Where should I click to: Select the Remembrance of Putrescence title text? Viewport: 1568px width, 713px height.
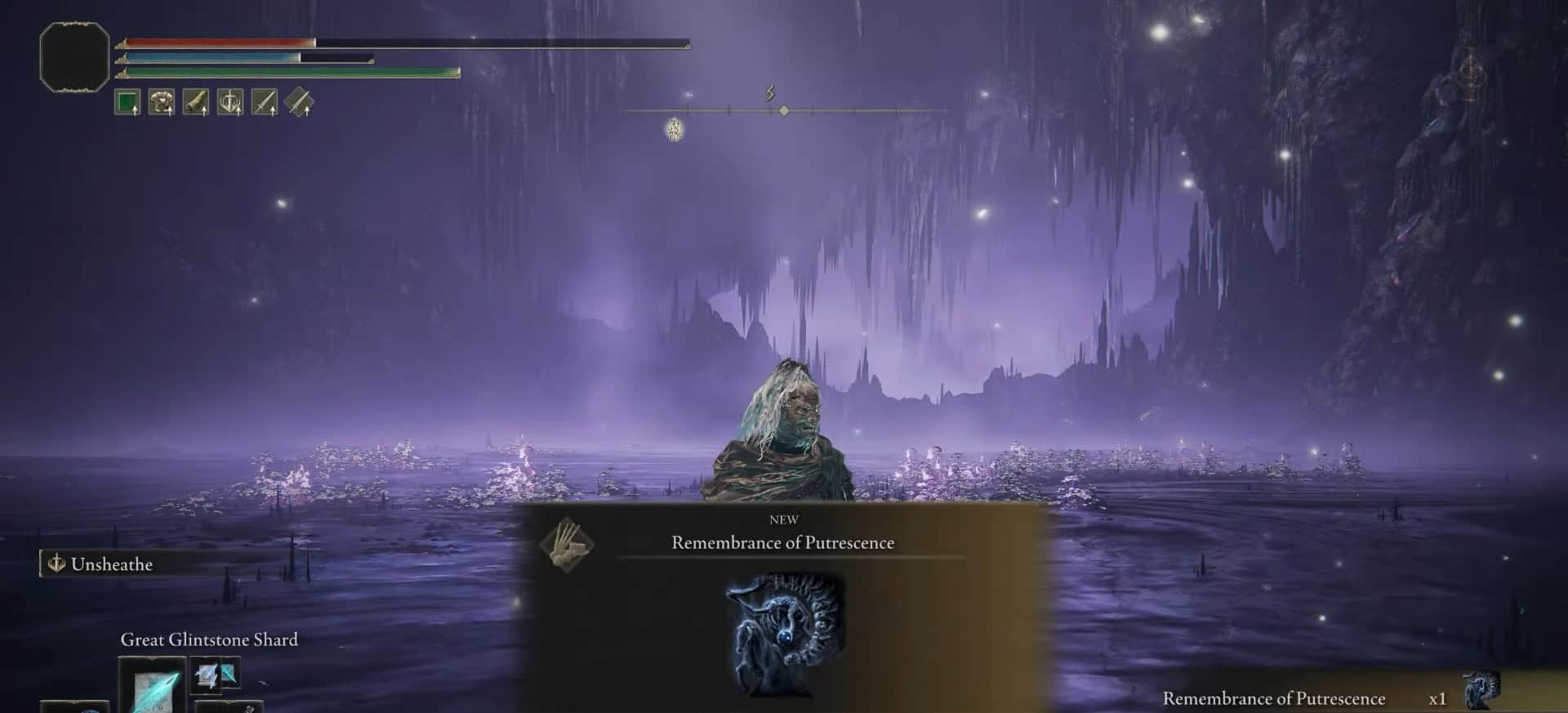click(782, 542)
